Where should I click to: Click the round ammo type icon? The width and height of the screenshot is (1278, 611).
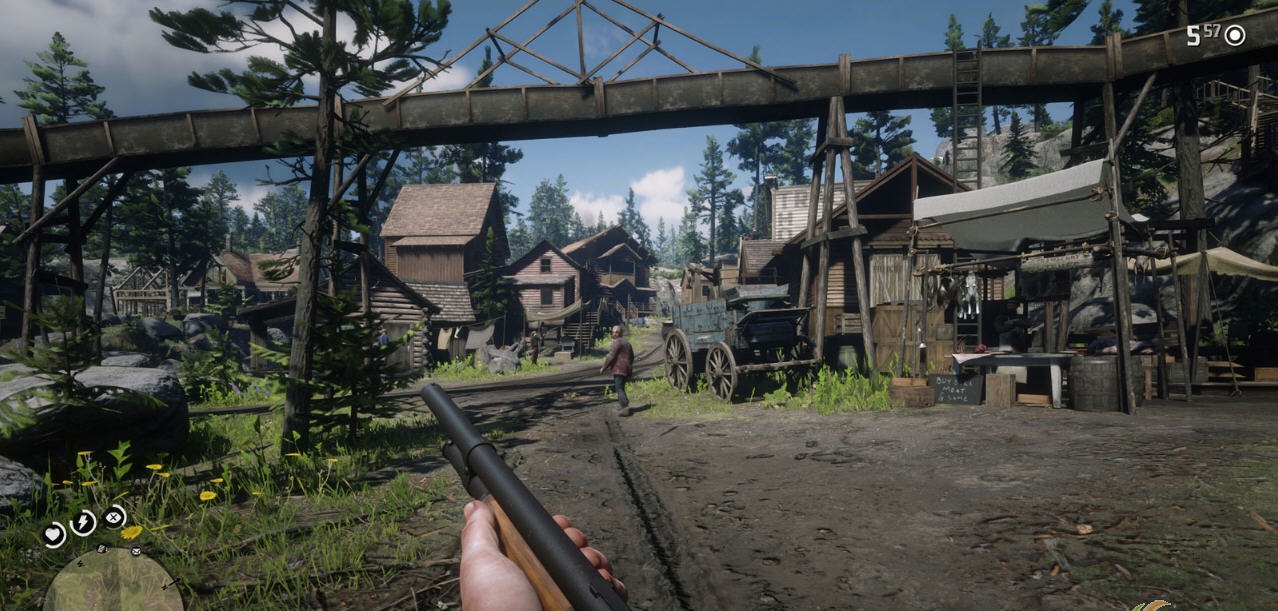coord(1235,36)
